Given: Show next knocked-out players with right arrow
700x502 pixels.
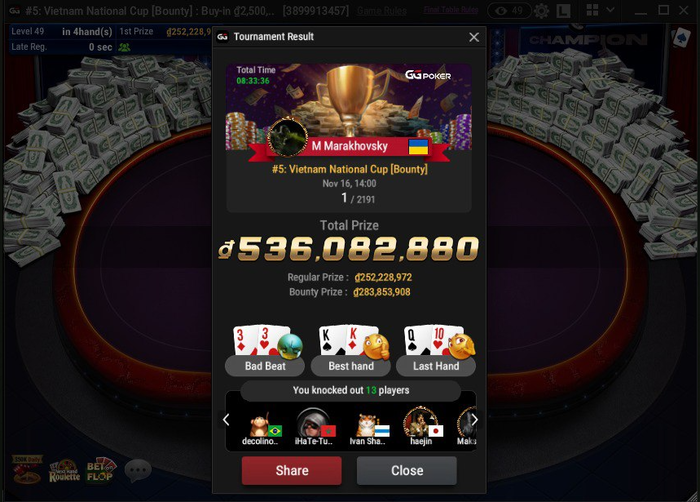Looking at the screenshot, I should 474,420.
